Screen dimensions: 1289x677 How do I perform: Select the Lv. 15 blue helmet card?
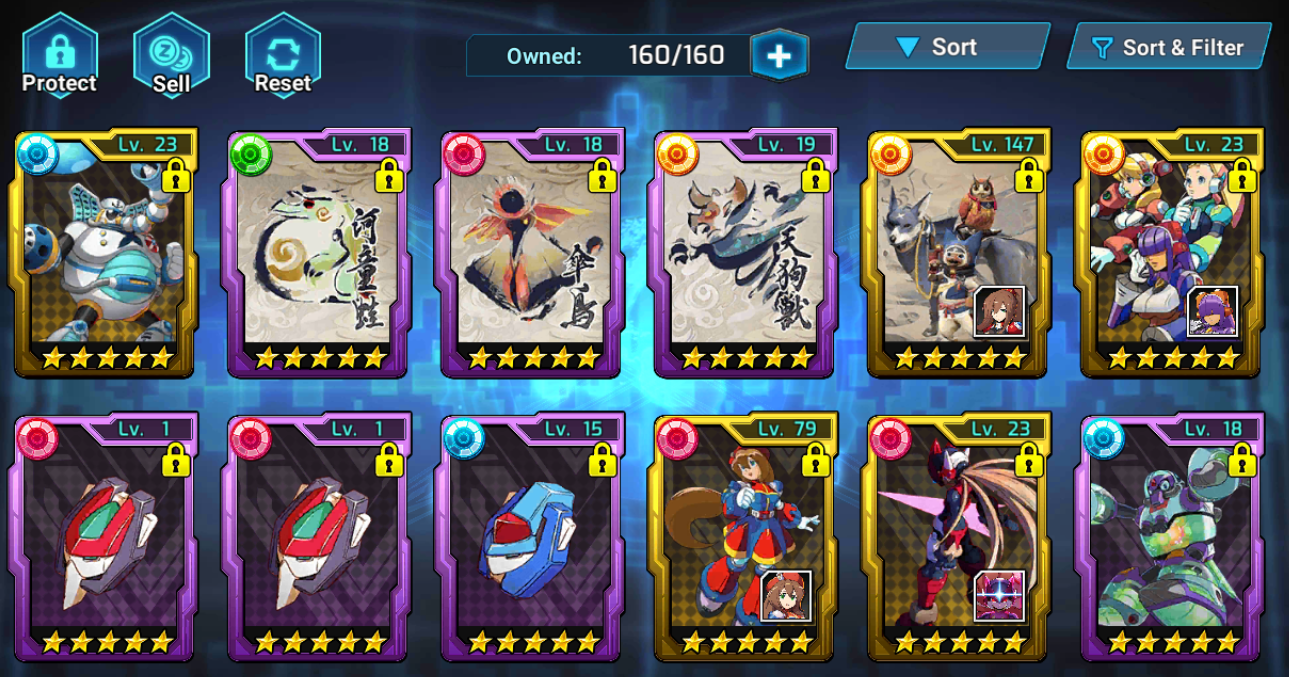[531, 538]
